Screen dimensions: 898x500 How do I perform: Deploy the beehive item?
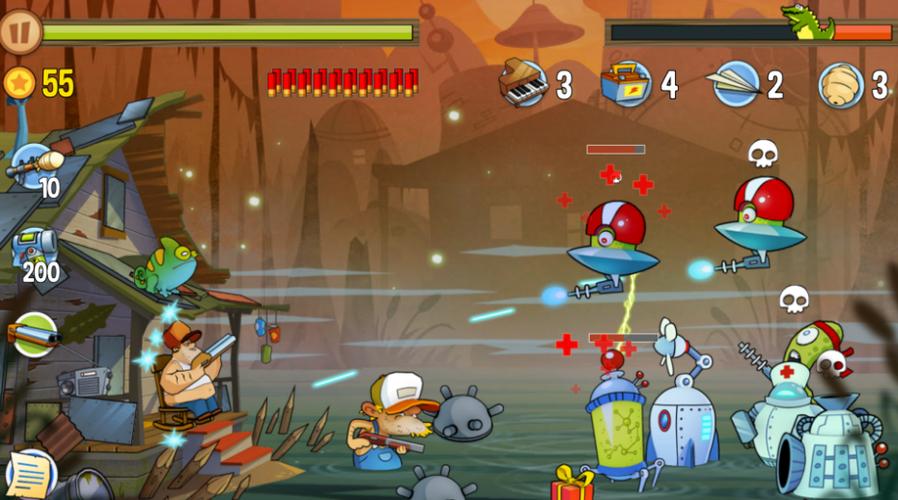(x=840, y=84)
